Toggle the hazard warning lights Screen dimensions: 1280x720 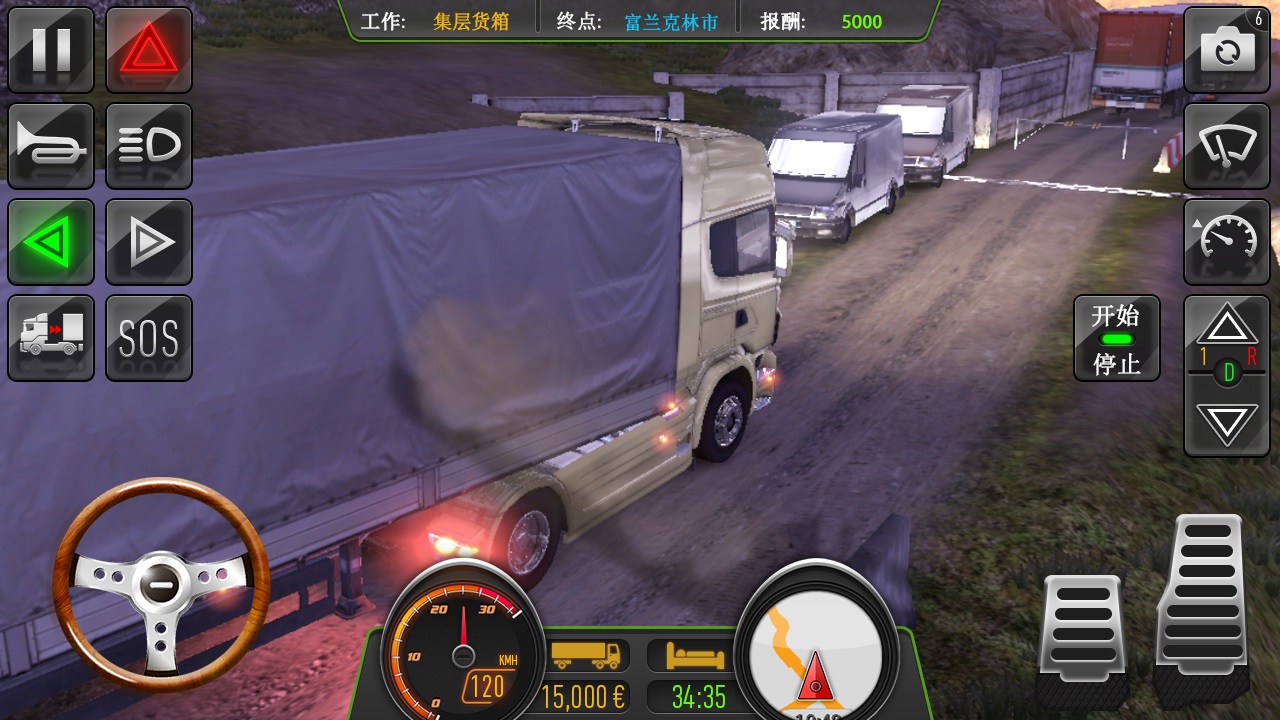point(149,50)
